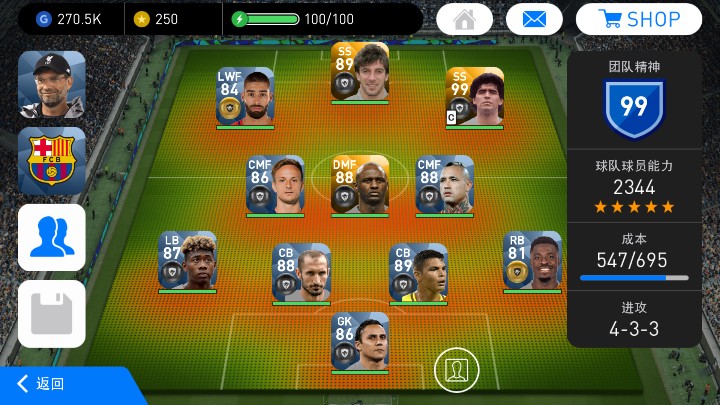Select the LB 87 defender card
The width and height of the screenshot is (720, 405).
(x=187, y=262)
